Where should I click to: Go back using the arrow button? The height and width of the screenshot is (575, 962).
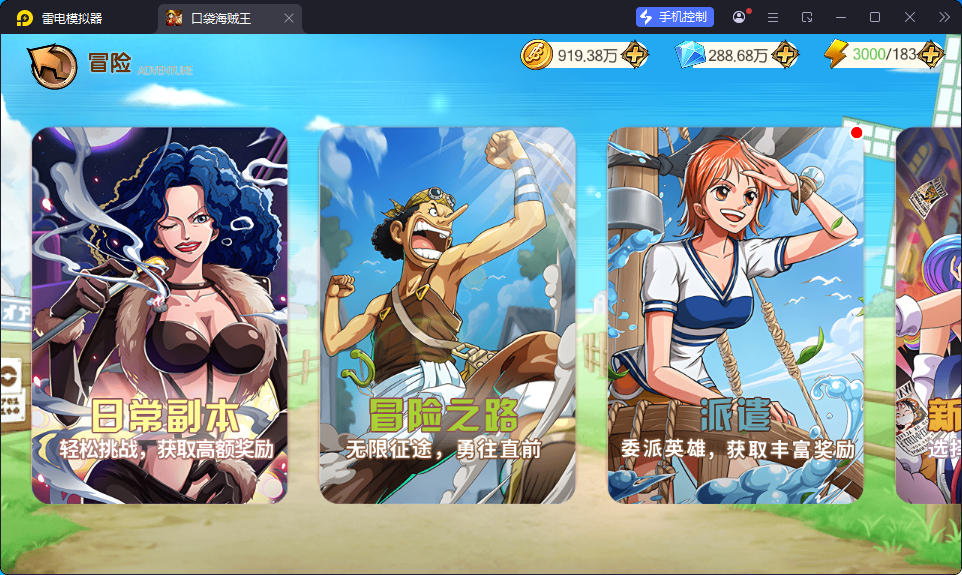(x=52, y=66)
